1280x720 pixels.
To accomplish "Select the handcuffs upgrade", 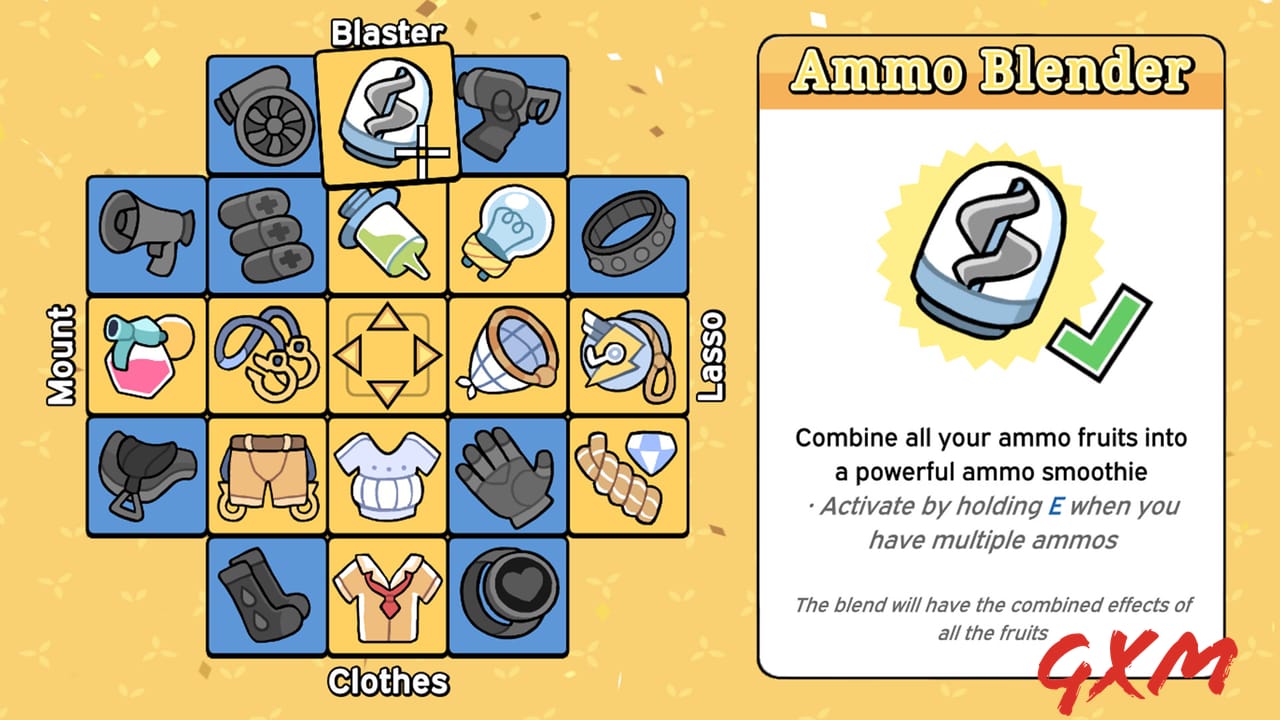I will 266,355.
